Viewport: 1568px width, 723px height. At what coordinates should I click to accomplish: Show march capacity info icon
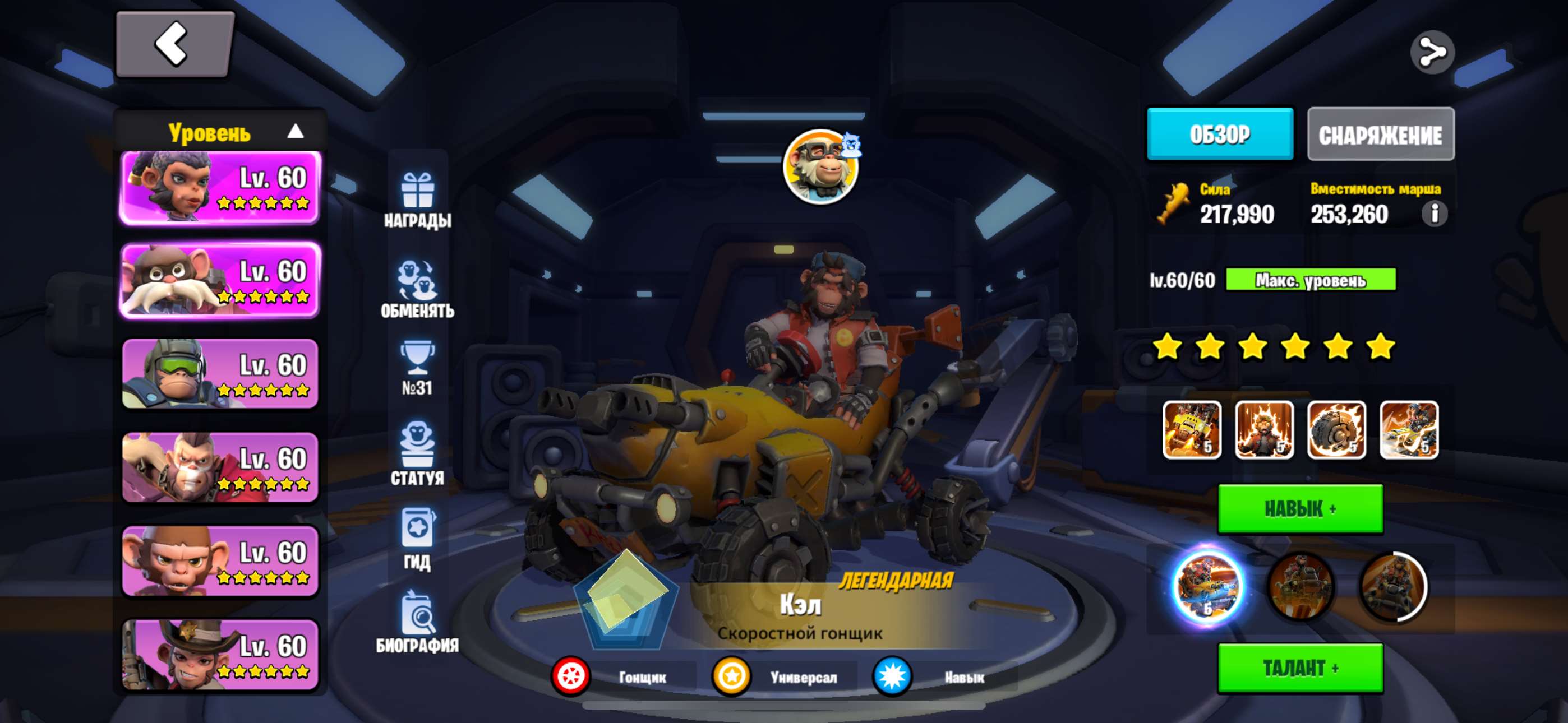coord(1433,214)
